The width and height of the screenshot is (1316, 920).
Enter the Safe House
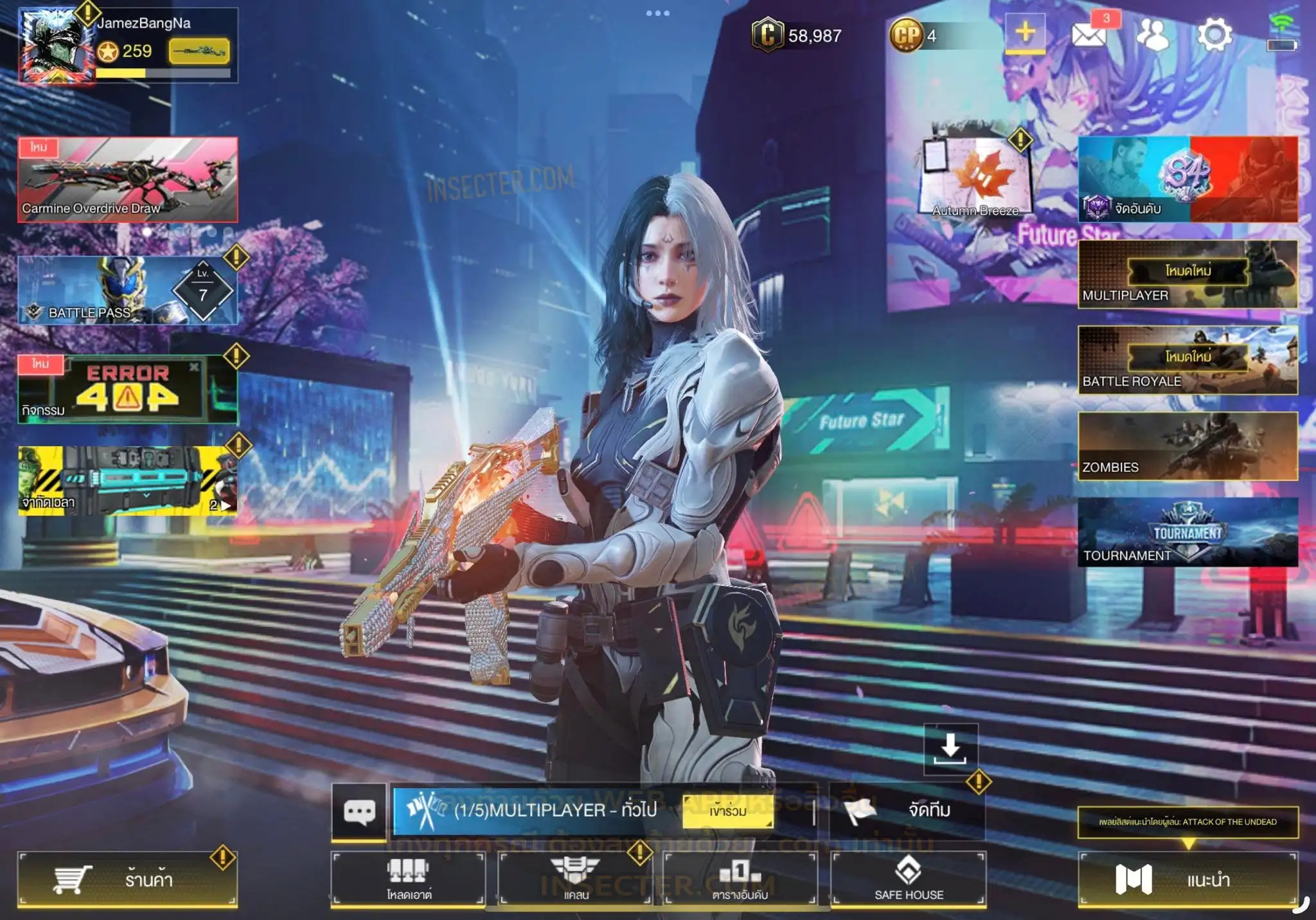[909, 879]
